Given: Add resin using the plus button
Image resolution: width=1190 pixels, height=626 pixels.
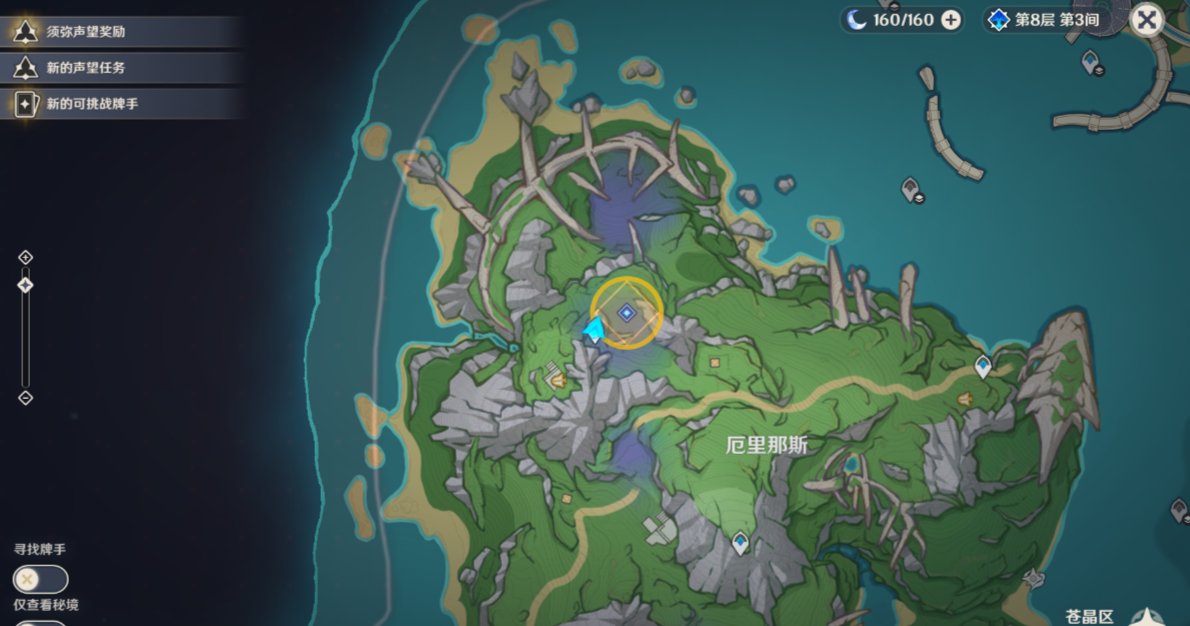Looking at the screenshot, I should click(950, 20).
